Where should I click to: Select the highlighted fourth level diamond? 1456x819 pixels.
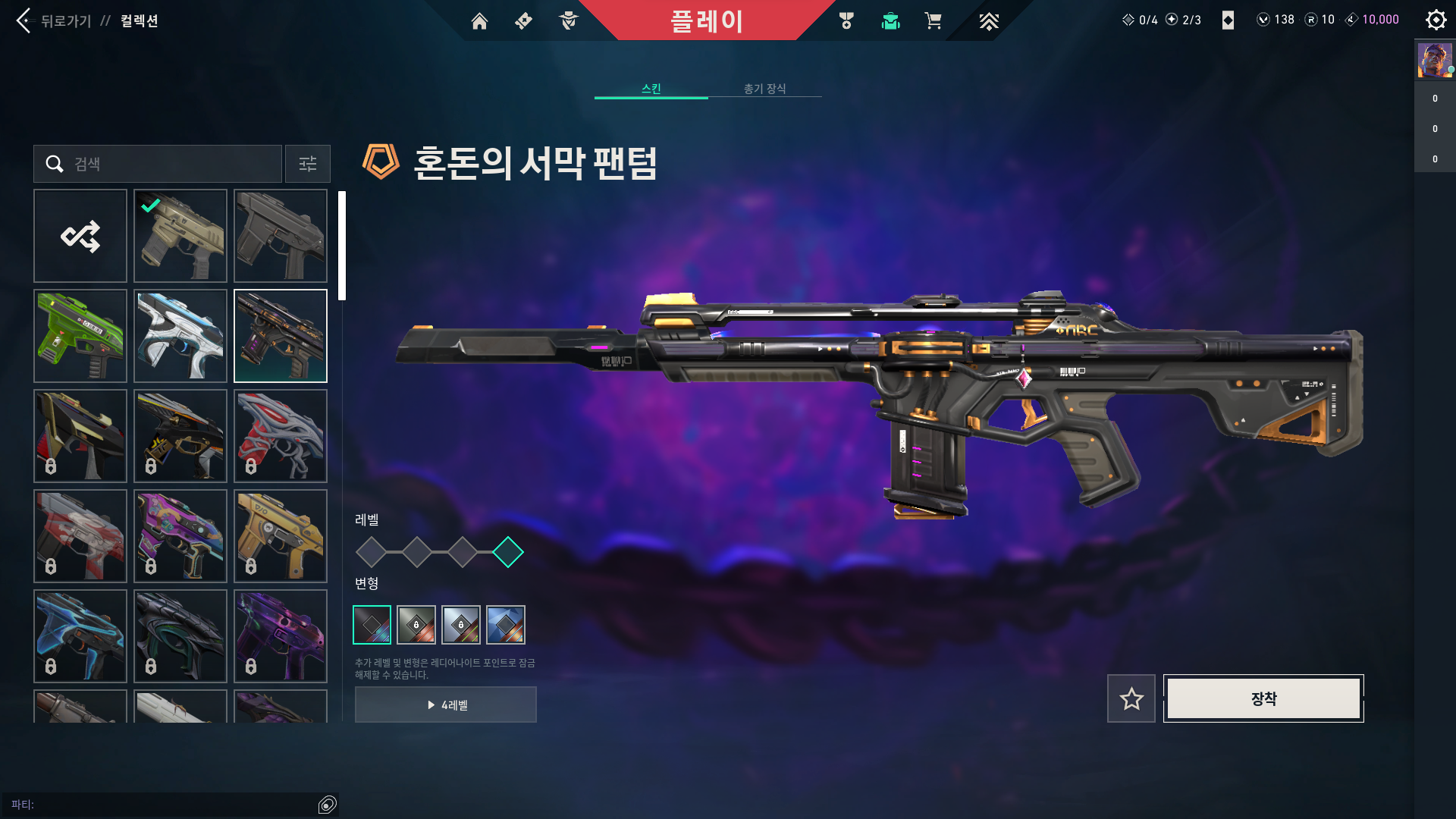[x=507, y=552]
